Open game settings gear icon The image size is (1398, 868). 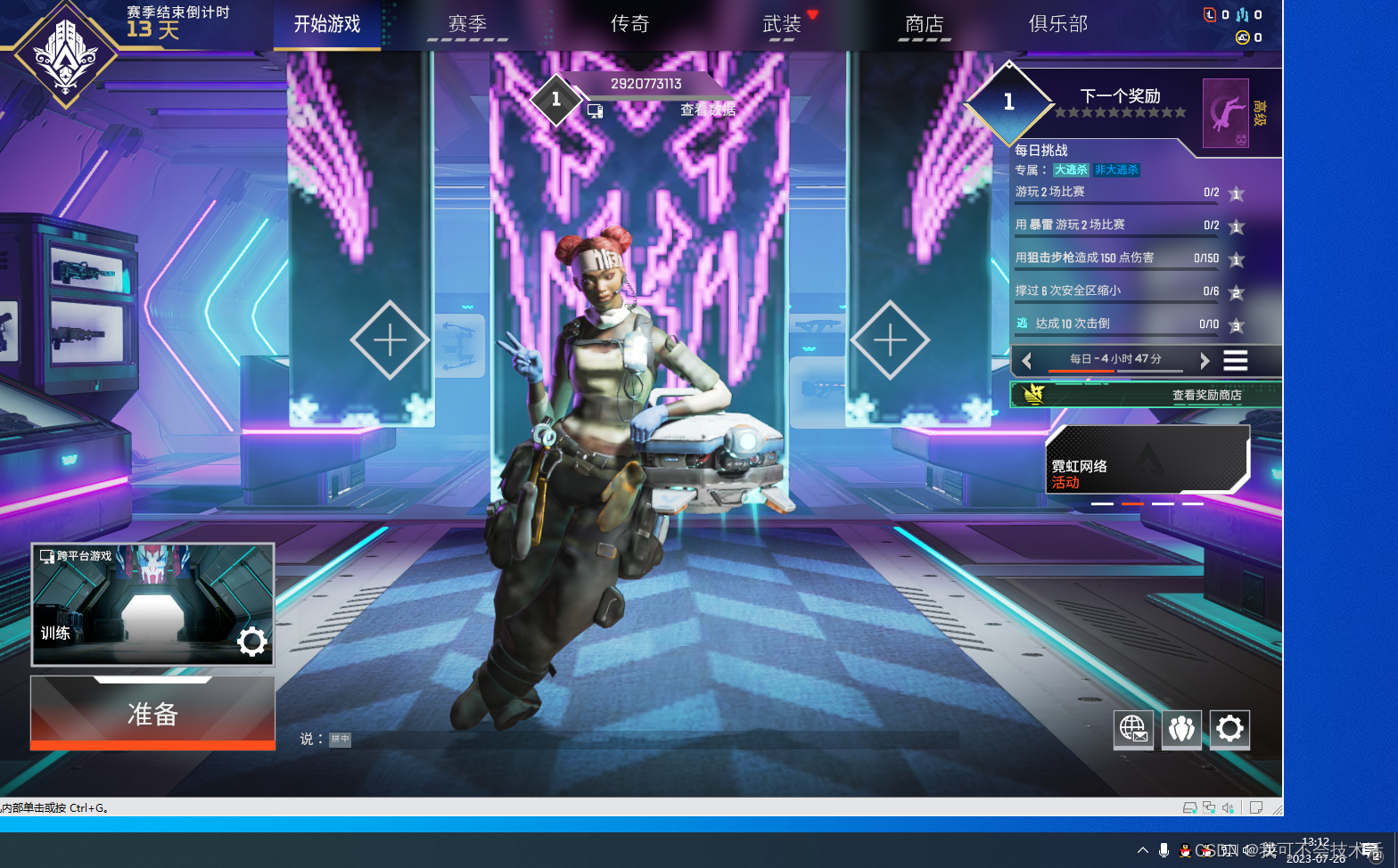1229,729
